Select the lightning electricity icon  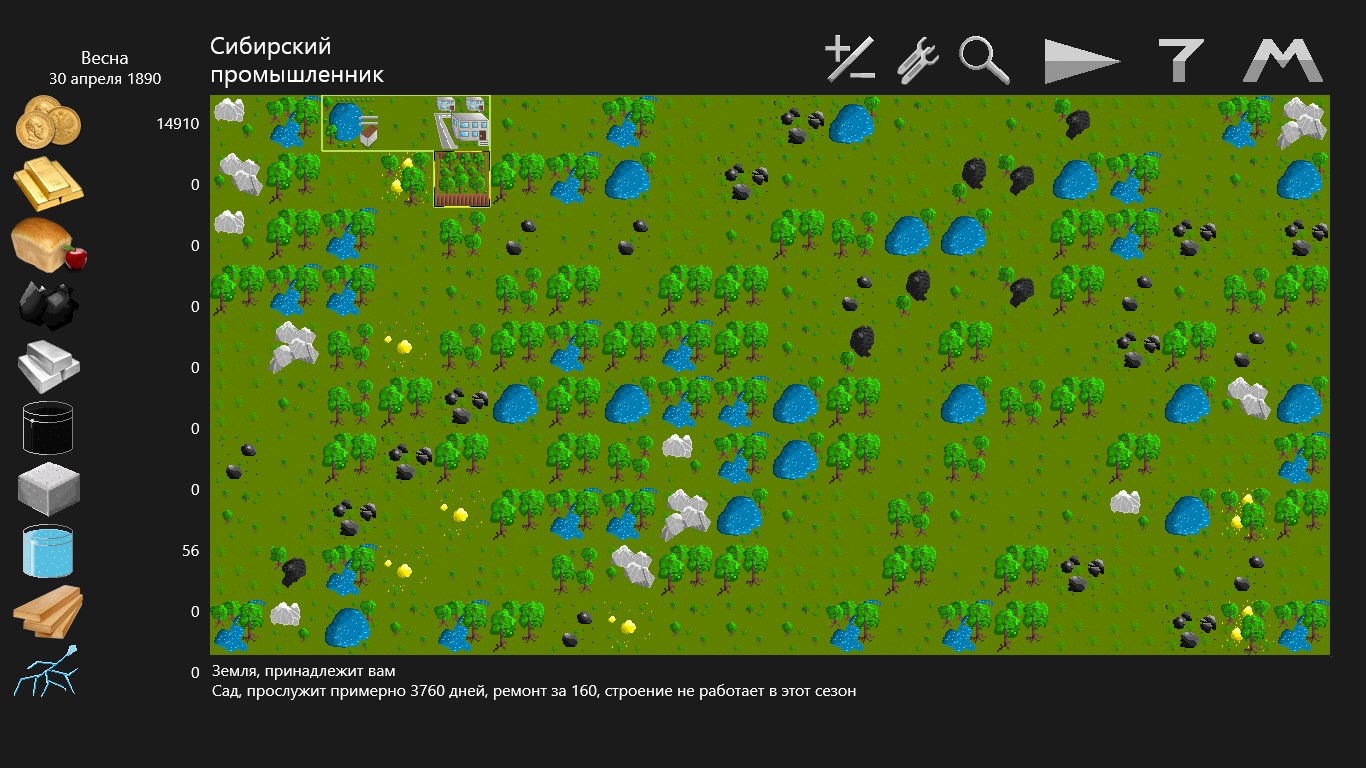click(x=48, y=671)
